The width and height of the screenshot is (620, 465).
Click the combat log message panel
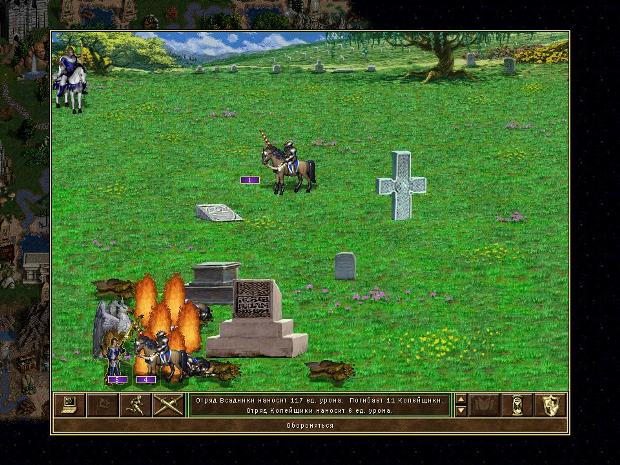coord(319,405)
